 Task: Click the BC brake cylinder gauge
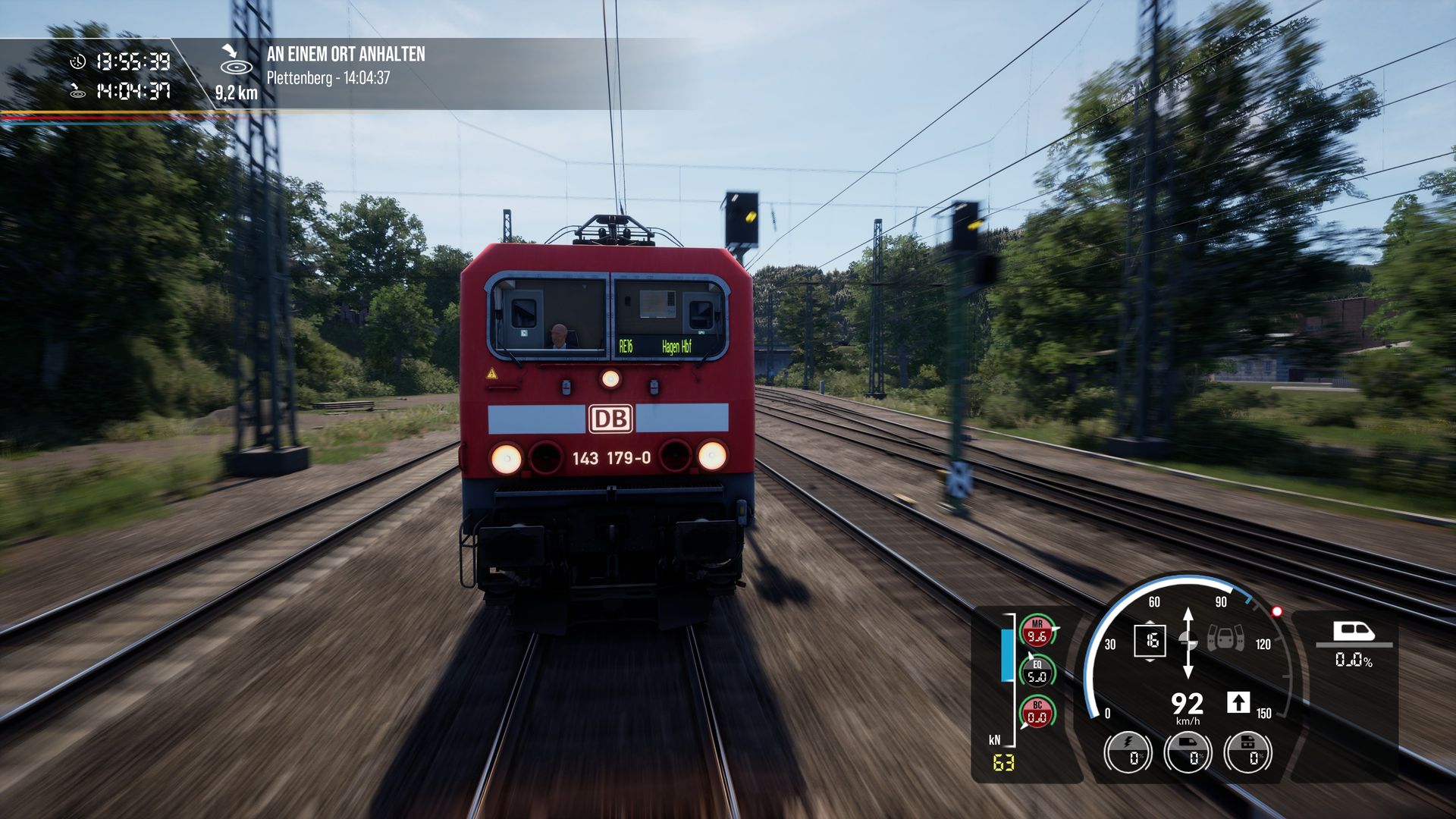pyautogui.click(x=1037, y=713)
